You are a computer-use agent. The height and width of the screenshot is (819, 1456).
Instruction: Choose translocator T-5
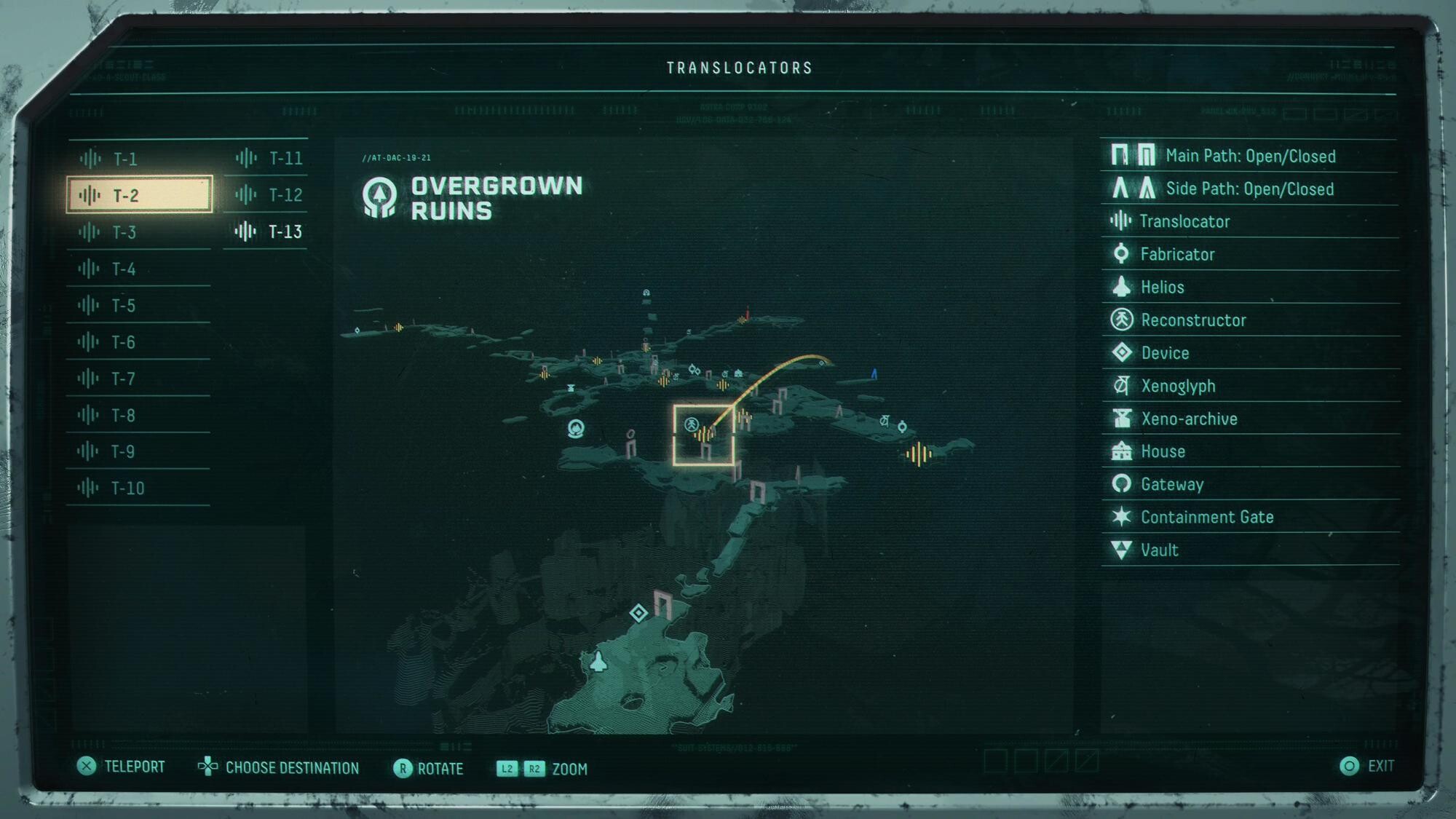point(138,306)
